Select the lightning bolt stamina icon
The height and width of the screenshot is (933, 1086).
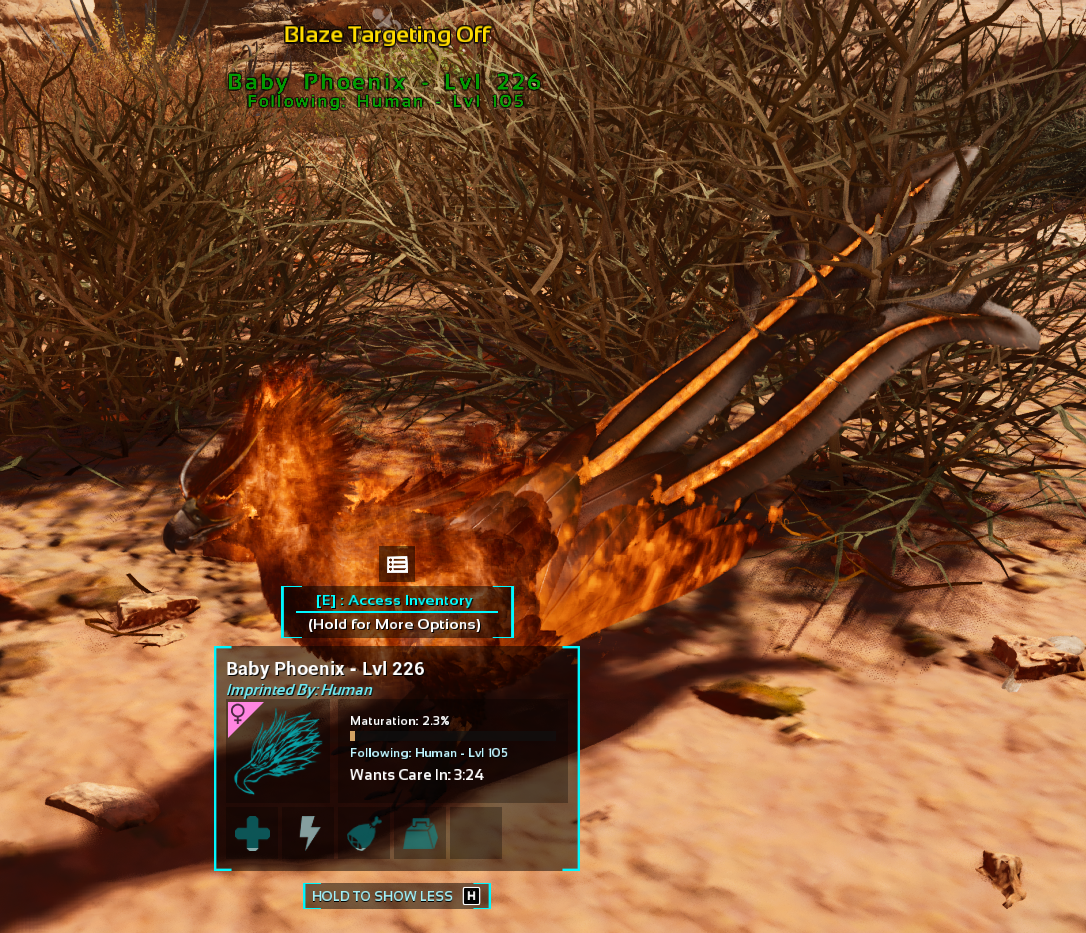308,833
